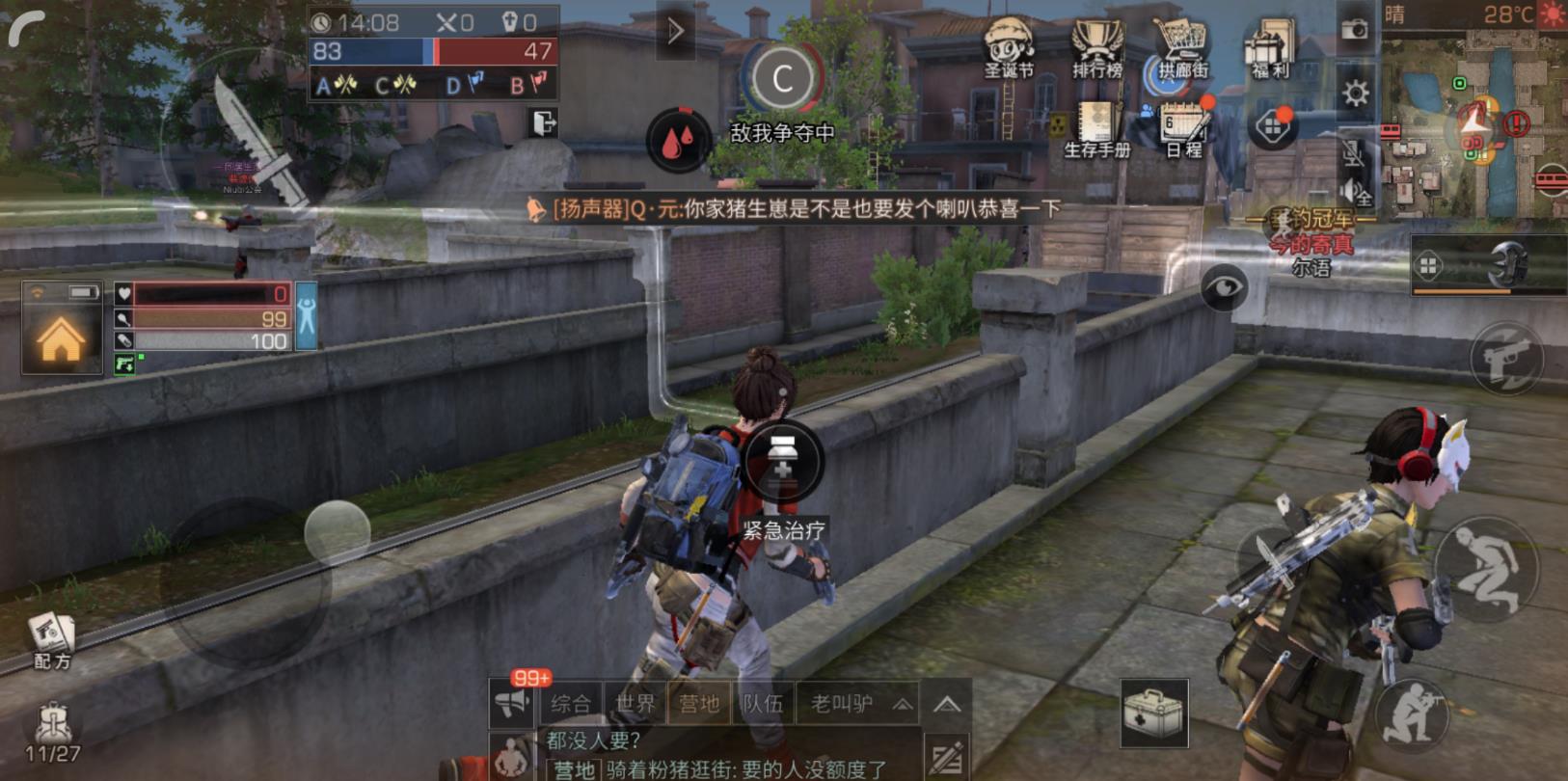Toggle the muted microphone
Viewport: 1568px width, 781px height.
coord(1353,152)
